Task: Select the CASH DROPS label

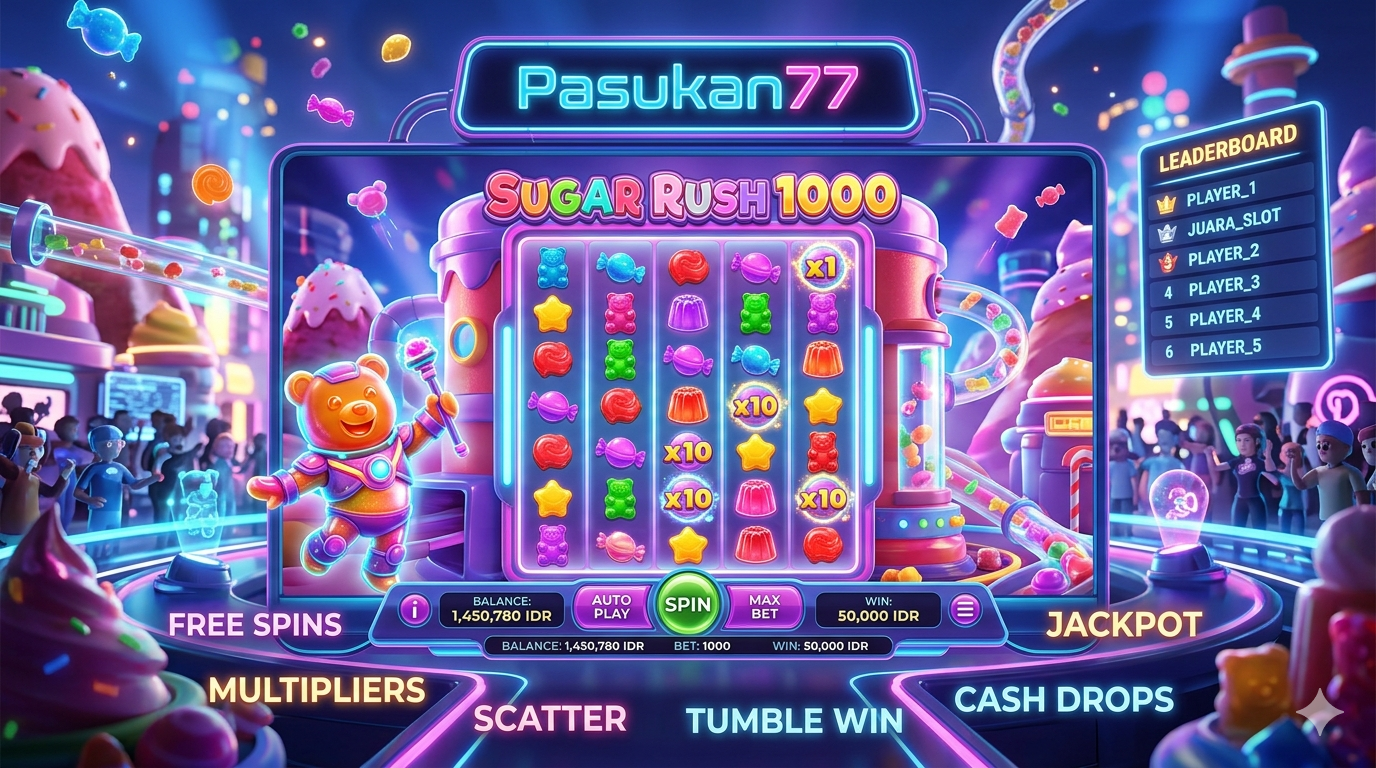Action: point(1063,699)
